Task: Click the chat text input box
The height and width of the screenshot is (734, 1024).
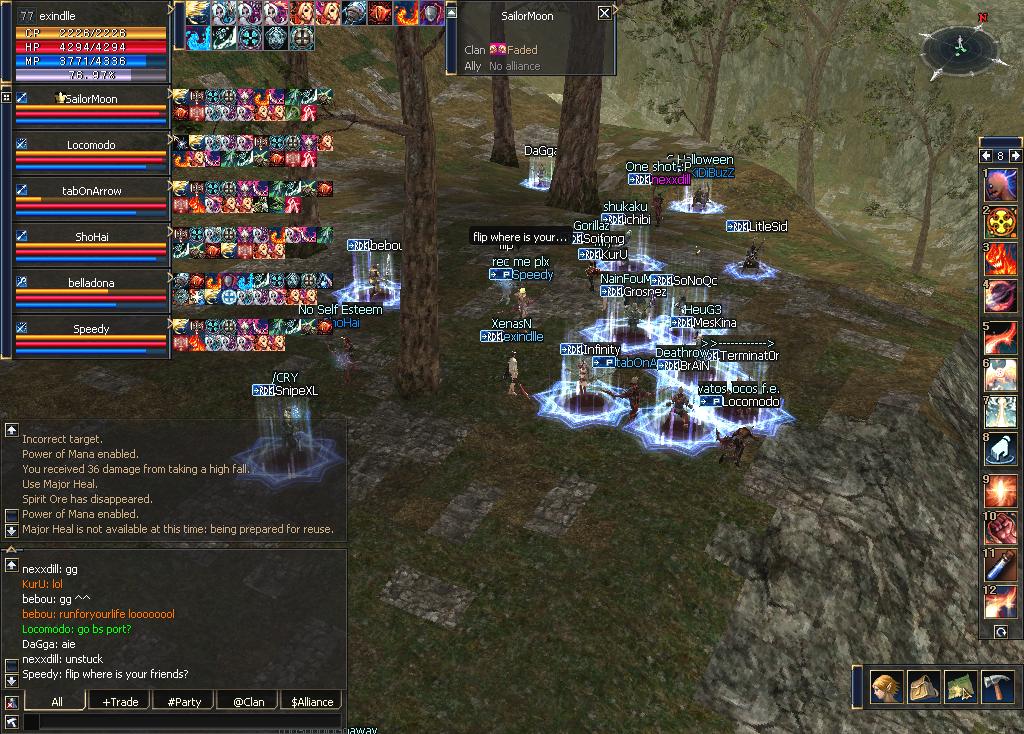Action: 180,722
